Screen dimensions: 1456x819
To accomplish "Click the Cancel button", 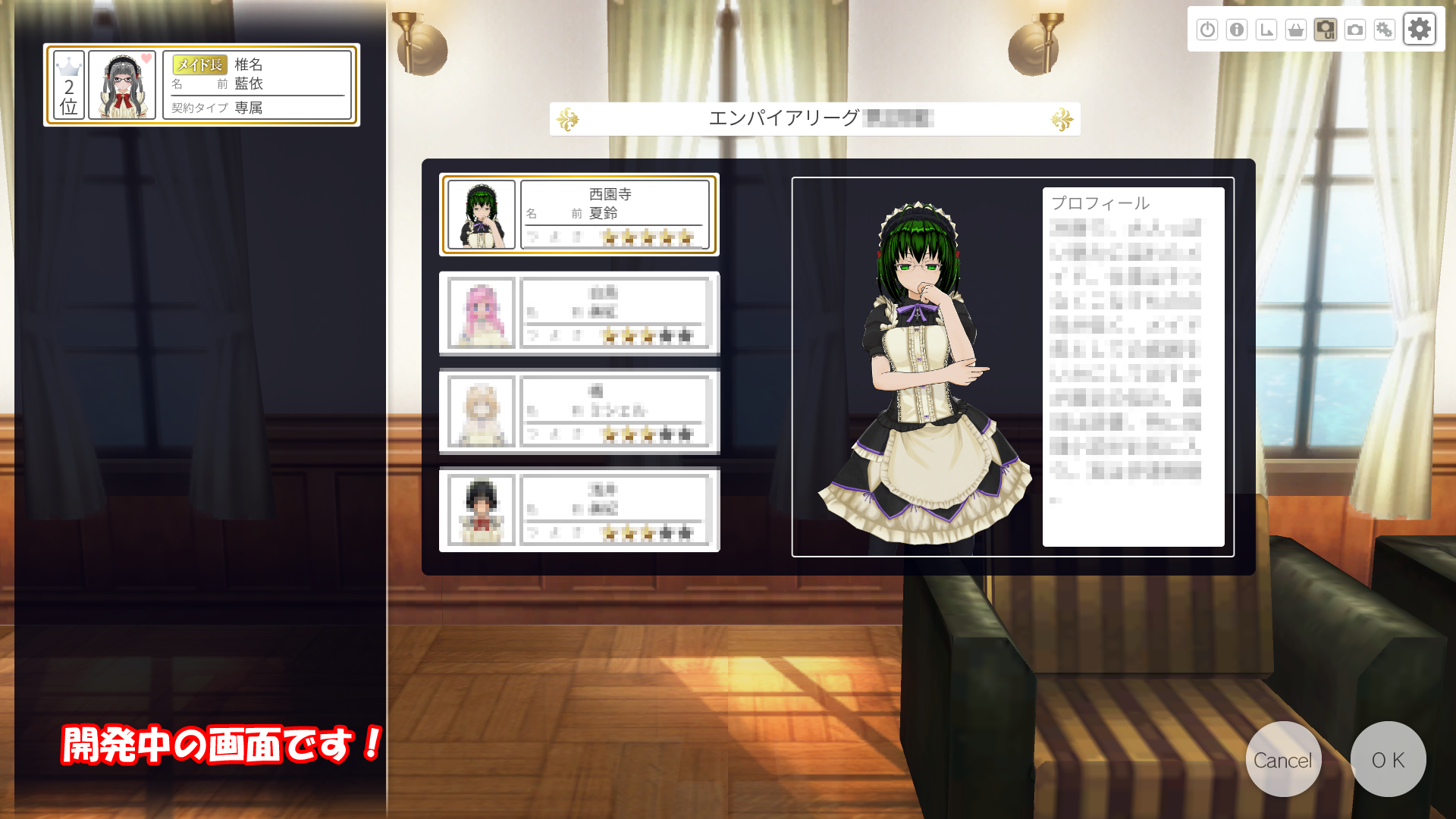I will 1283,759.
